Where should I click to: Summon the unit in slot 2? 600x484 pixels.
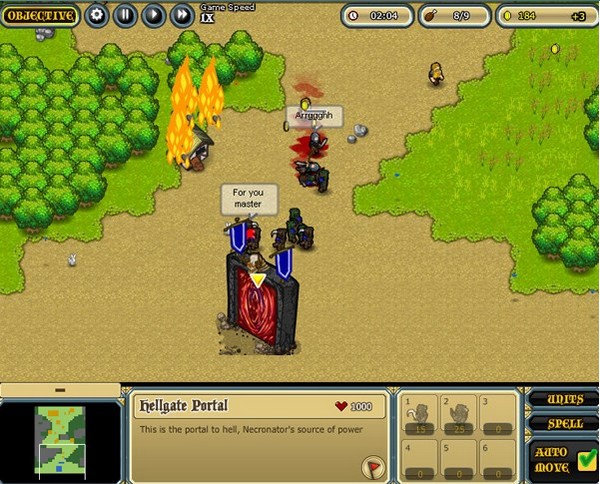tap(459, 415)
